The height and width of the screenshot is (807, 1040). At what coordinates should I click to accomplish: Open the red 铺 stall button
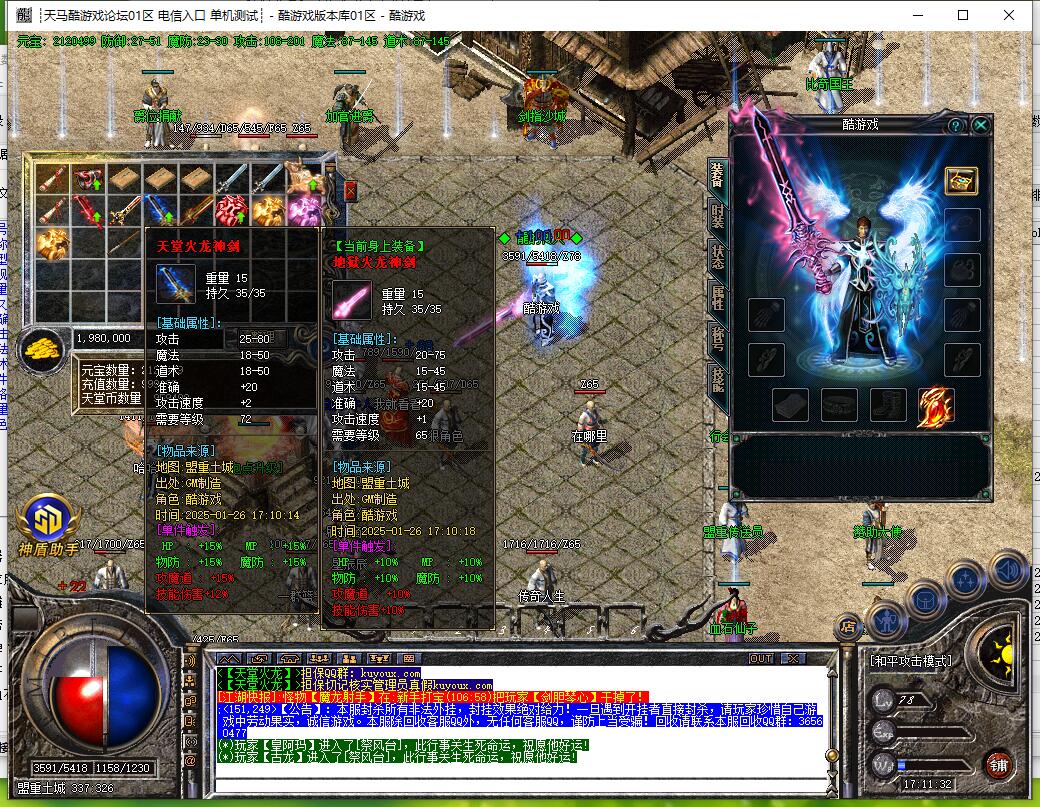(997, 764)
